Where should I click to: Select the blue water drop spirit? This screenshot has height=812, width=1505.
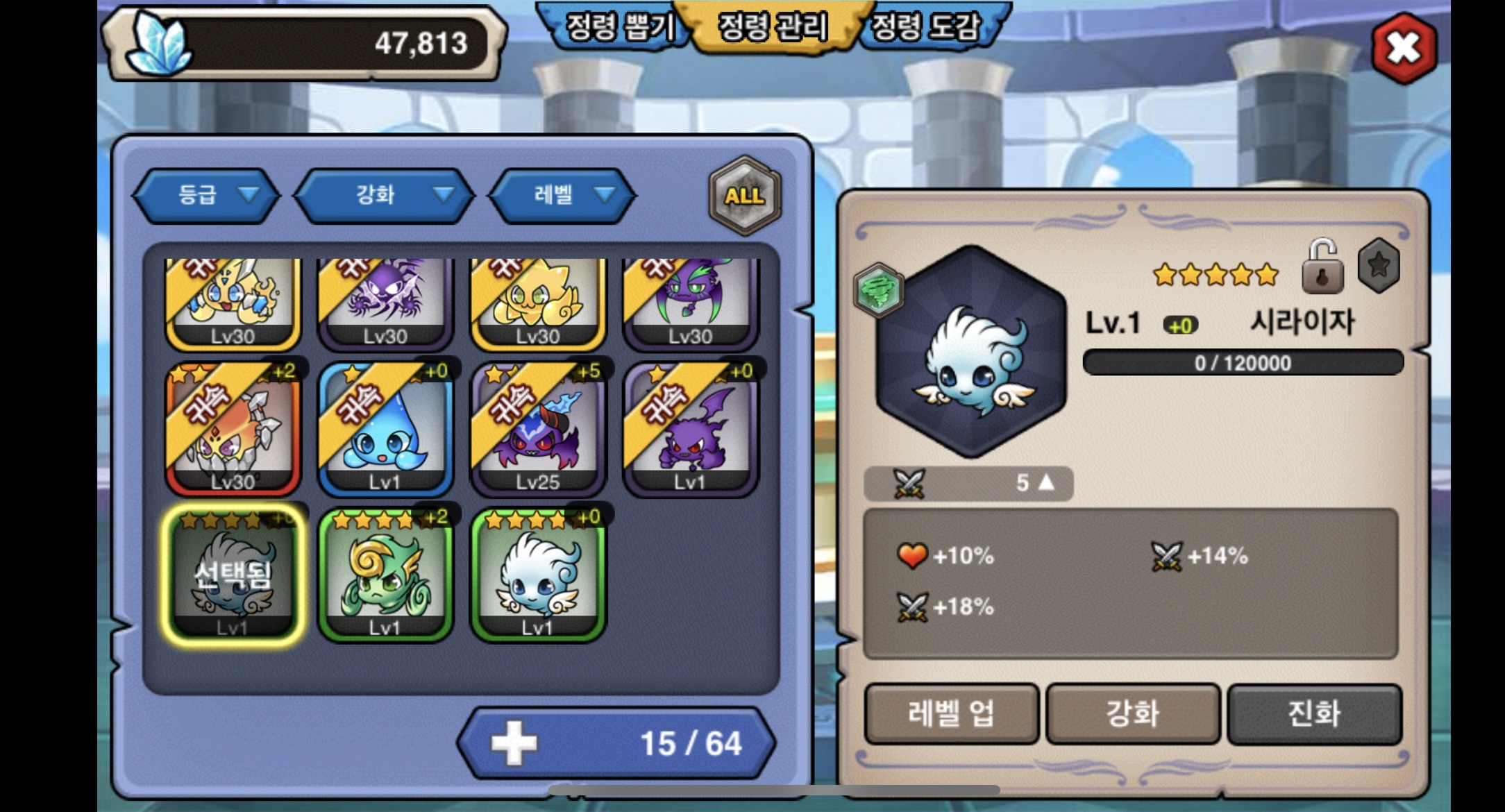(385, 428)
